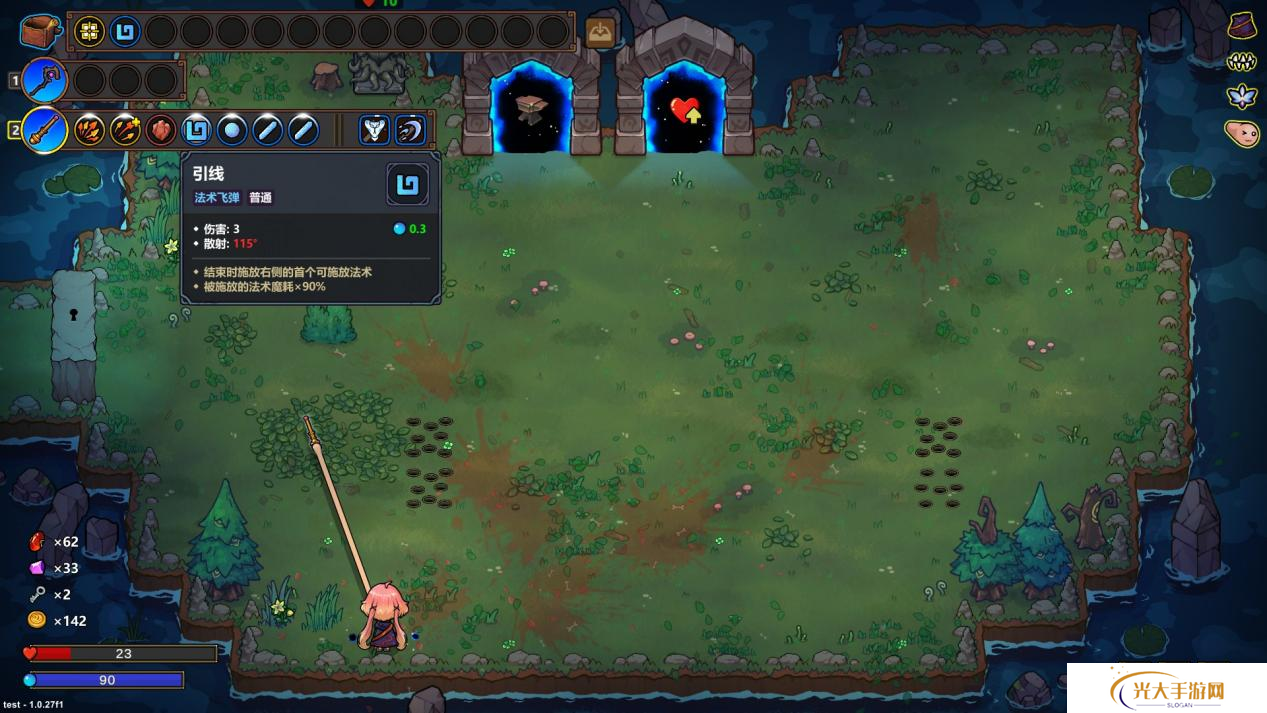Click the blue spiral spell on wand two
Viewport: 1267px width, 713px height.
pyautogui.click(x=197, y=130)
